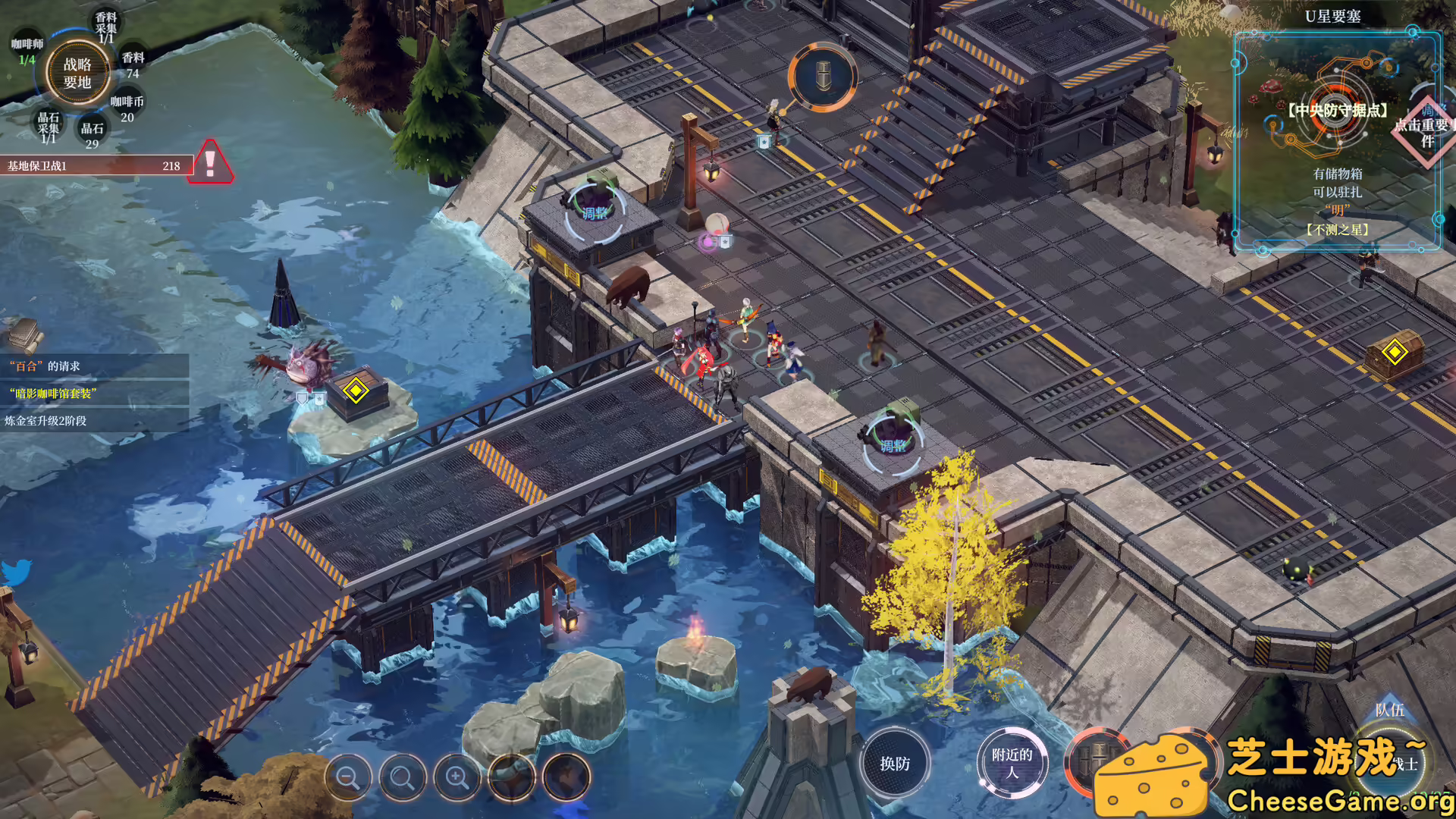The image size is (1456, 819).
Task: Open the 咖啡师 barista counter
Action: [x=27, y=52]
